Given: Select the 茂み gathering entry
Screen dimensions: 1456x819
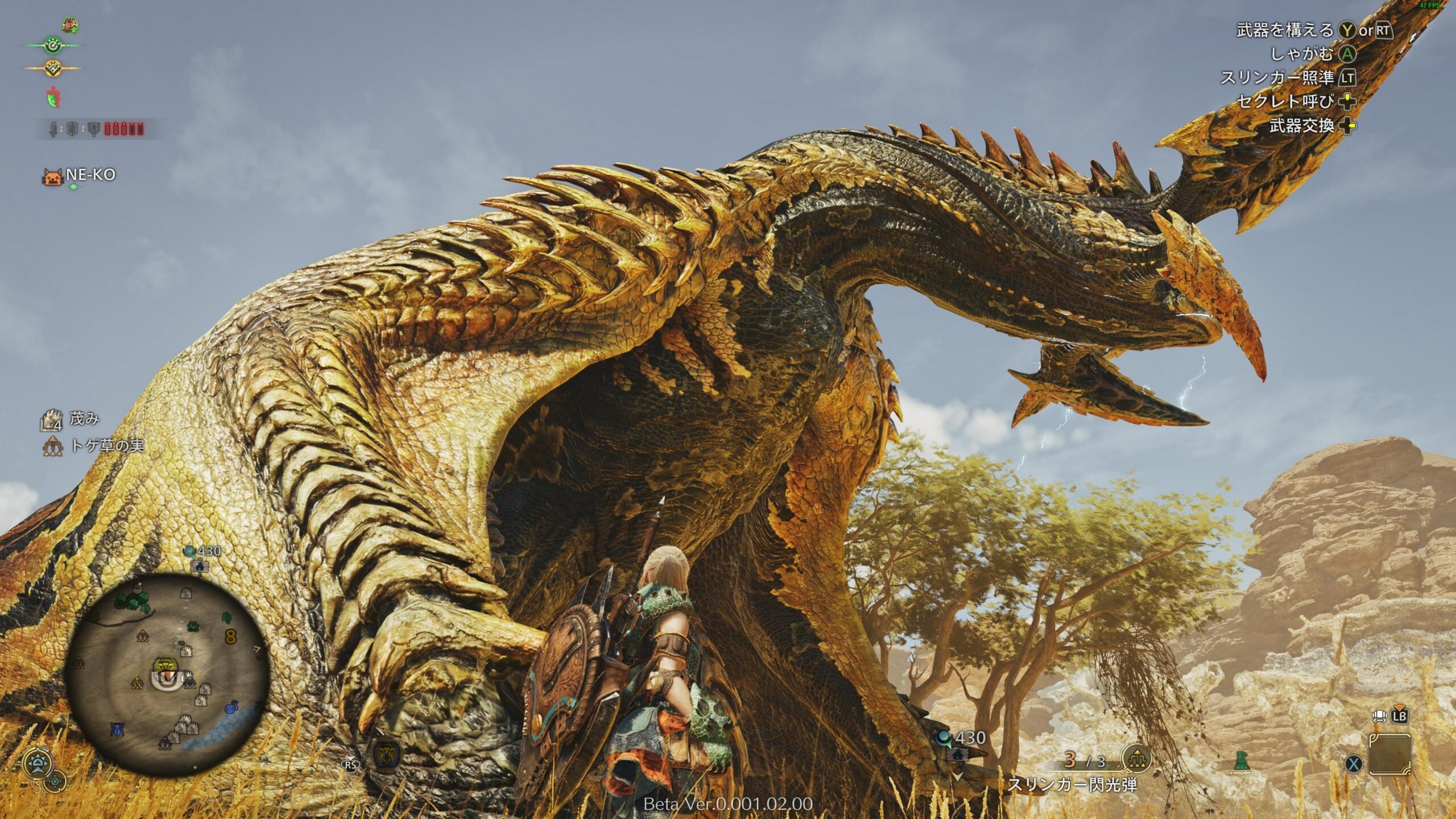Looking at the screenshot, I should [84, 420].
